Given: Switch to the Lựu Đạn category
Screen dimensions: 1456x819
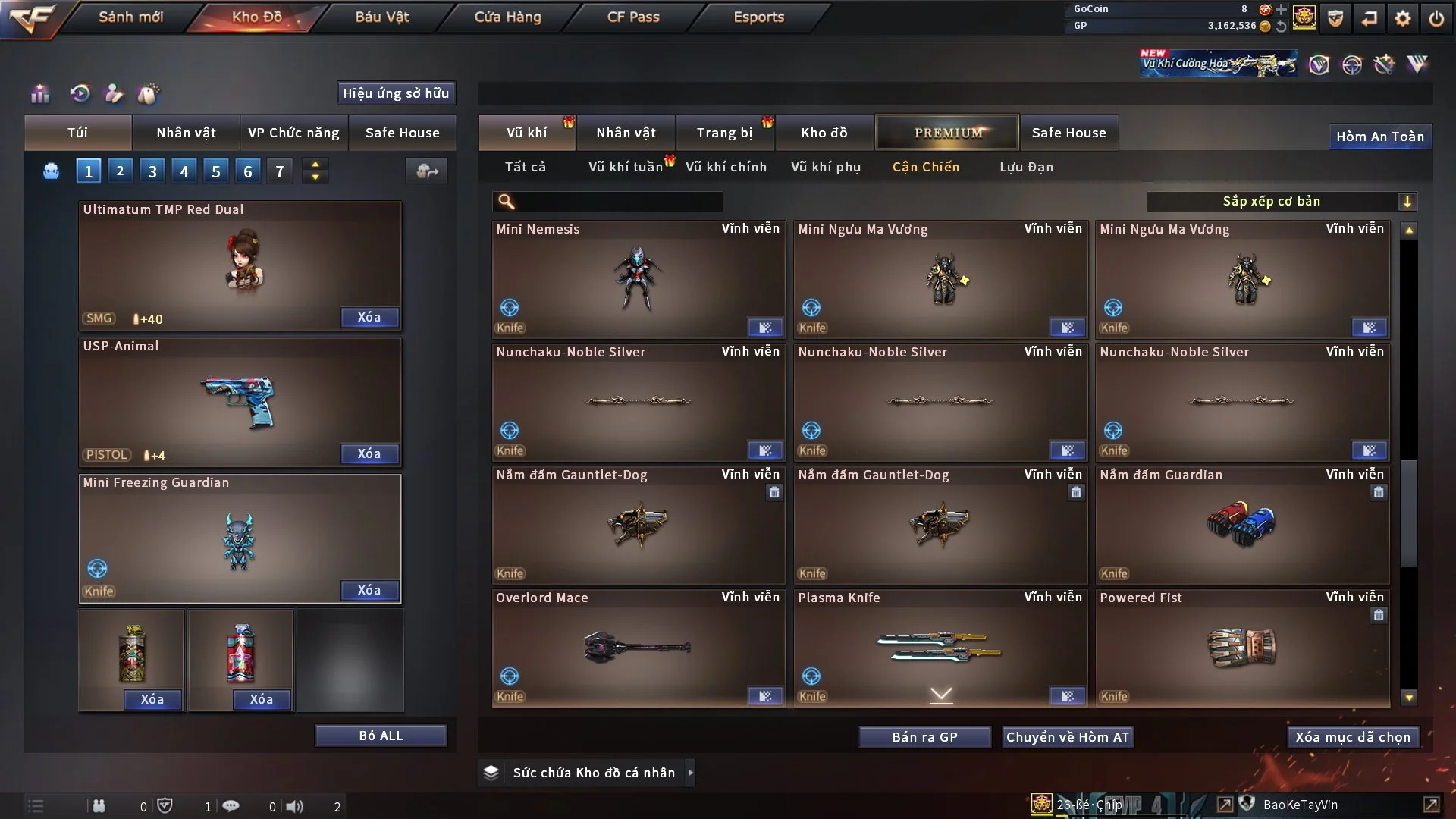Looking at the screenshot, I should (1026, 167).
